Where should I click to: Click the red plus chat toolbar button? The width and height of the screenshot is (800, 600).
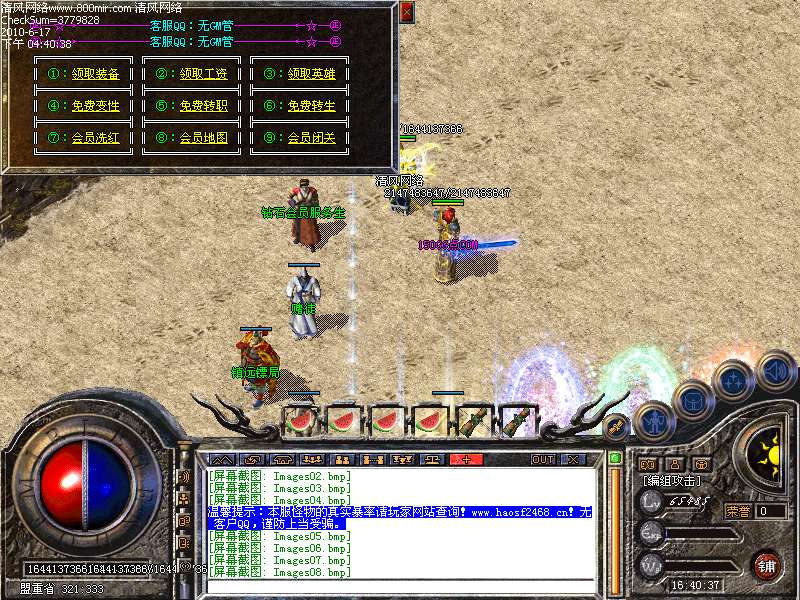tap(466, 460)
